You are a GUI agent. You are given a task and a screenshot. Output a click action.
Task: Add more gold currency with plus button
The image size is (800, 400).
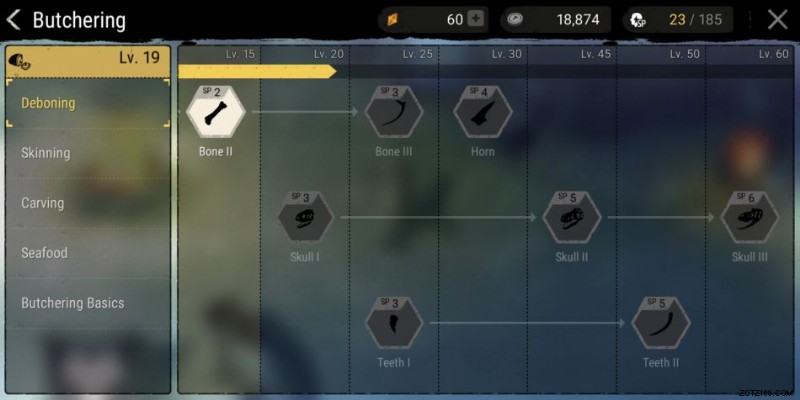(475, 19)
